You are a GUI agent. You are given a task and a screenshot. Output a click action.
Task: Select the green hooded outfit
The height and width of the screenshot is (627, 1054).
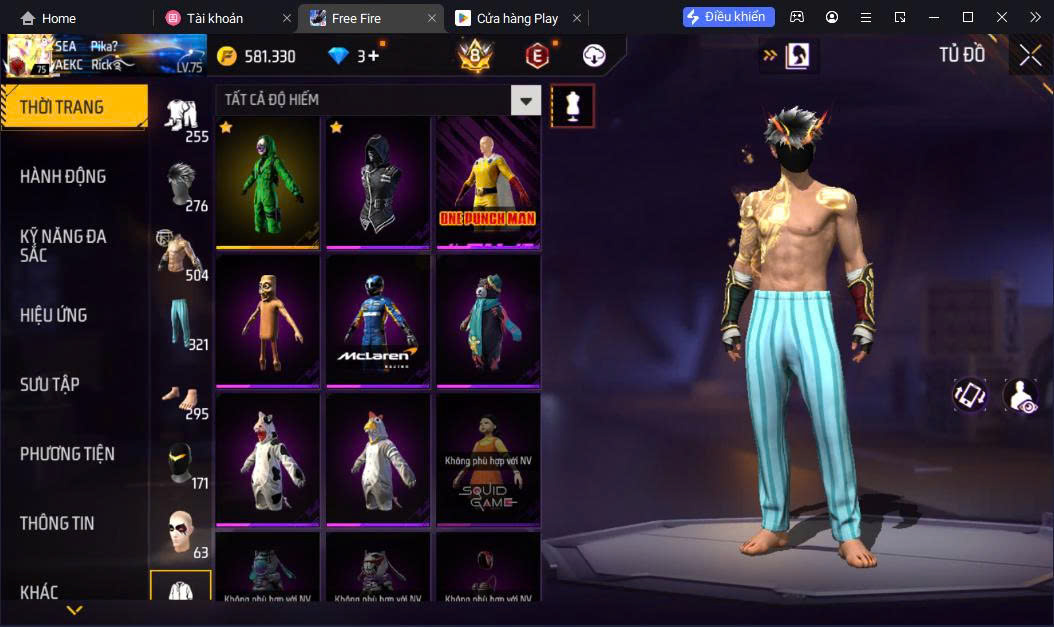click(x=268, y=182)
